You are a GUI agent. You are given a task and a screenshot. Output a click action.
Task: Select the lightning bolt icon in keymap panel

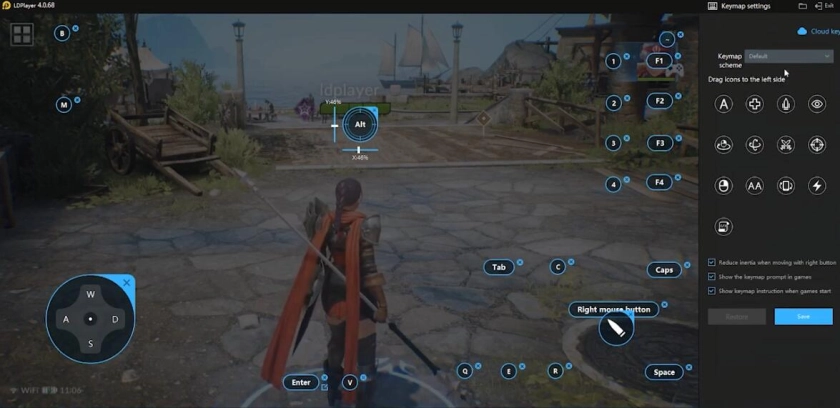(x=817, y=186)
